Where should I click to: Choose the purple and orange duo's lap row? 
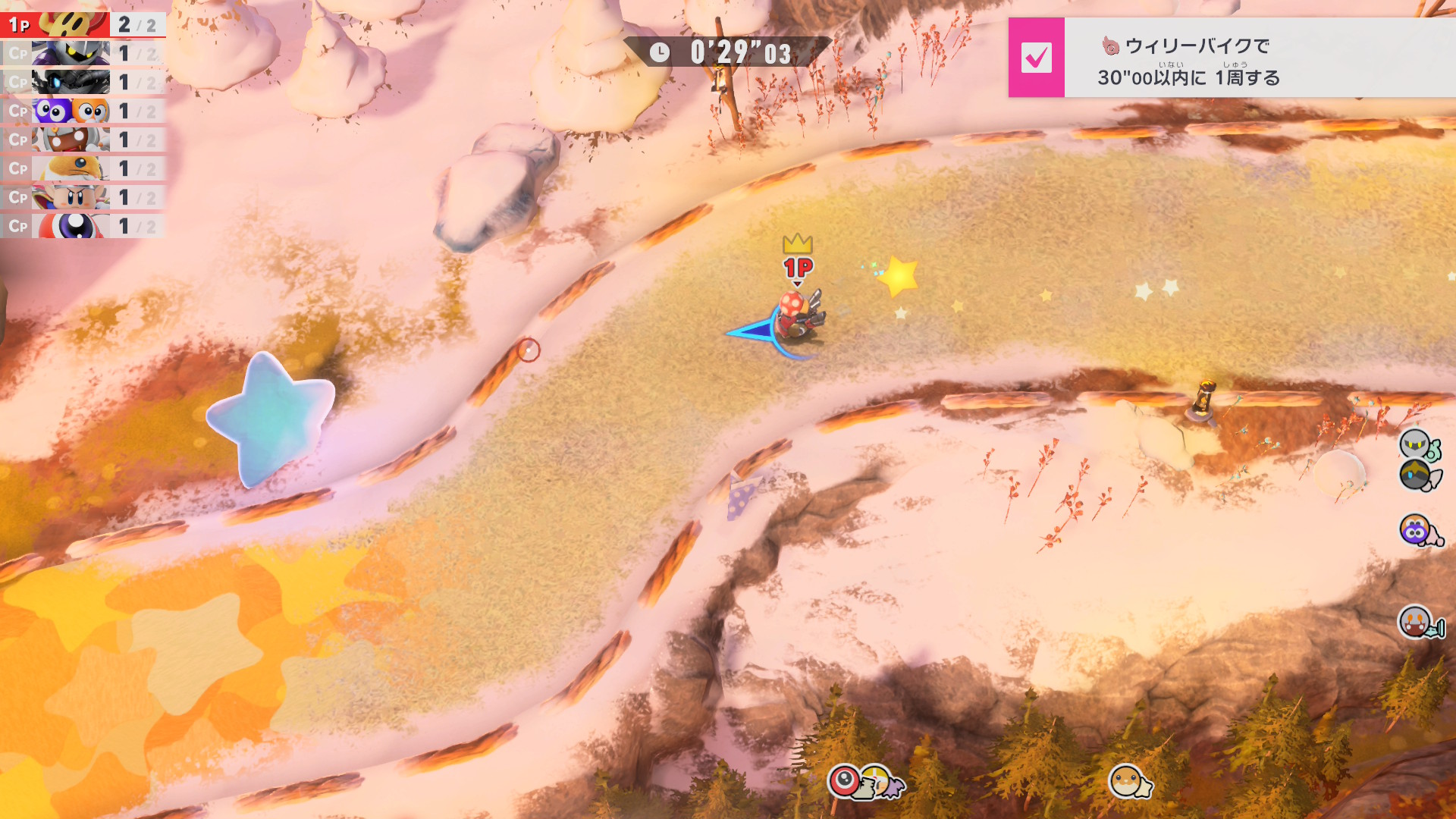[82, 111]
